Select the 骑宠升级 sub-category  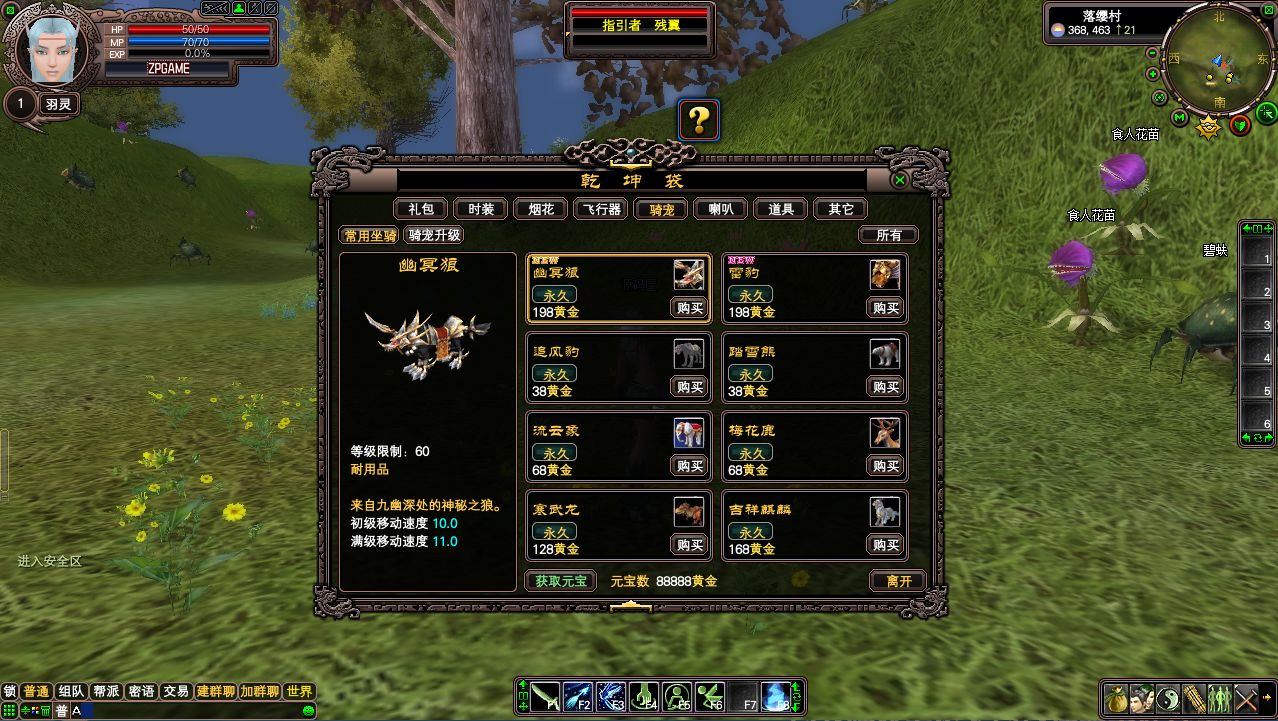[434, 235]
